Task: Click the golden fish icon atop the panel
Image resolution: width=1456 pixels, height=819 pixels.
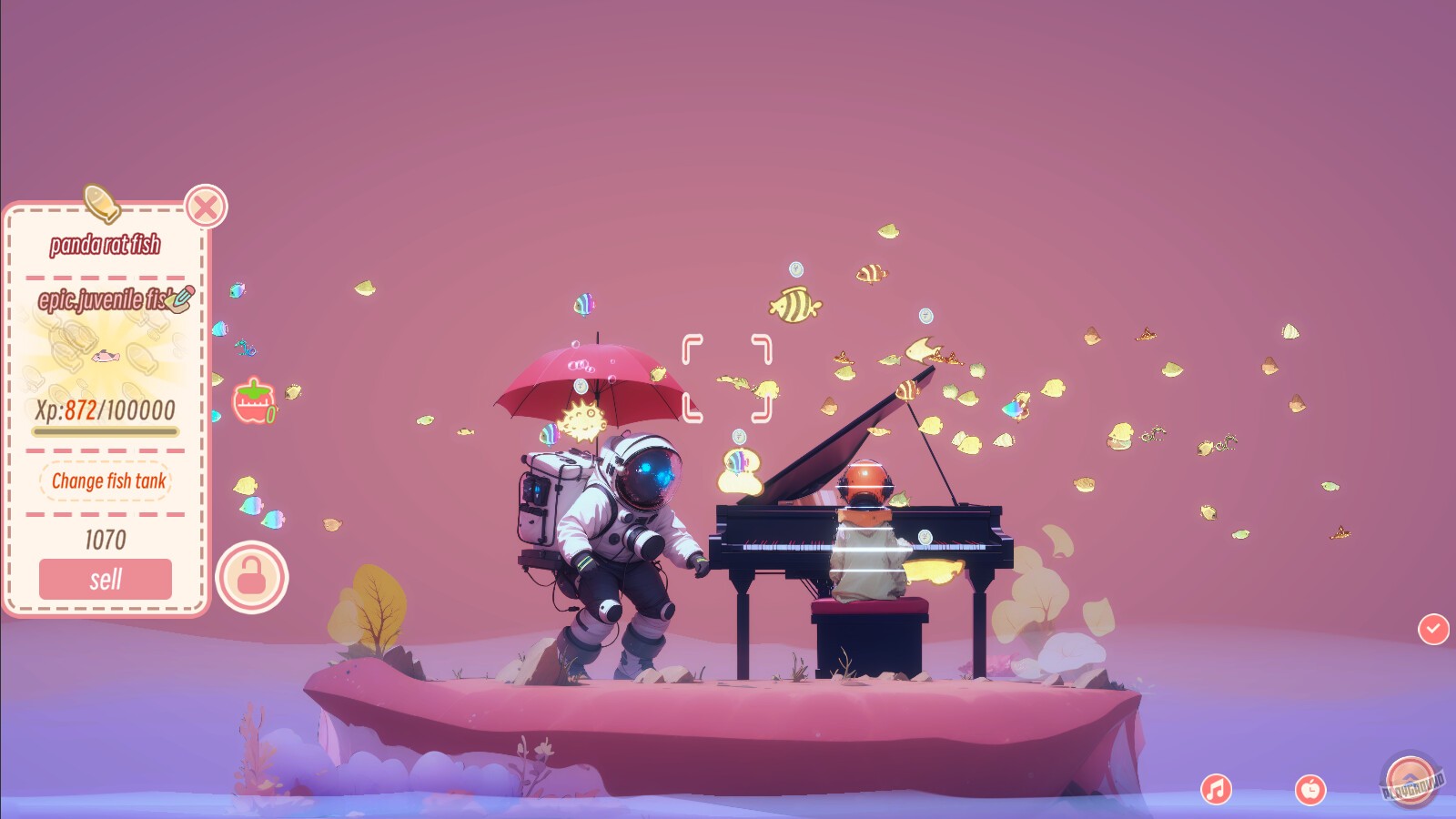Action: coord(102,206)
